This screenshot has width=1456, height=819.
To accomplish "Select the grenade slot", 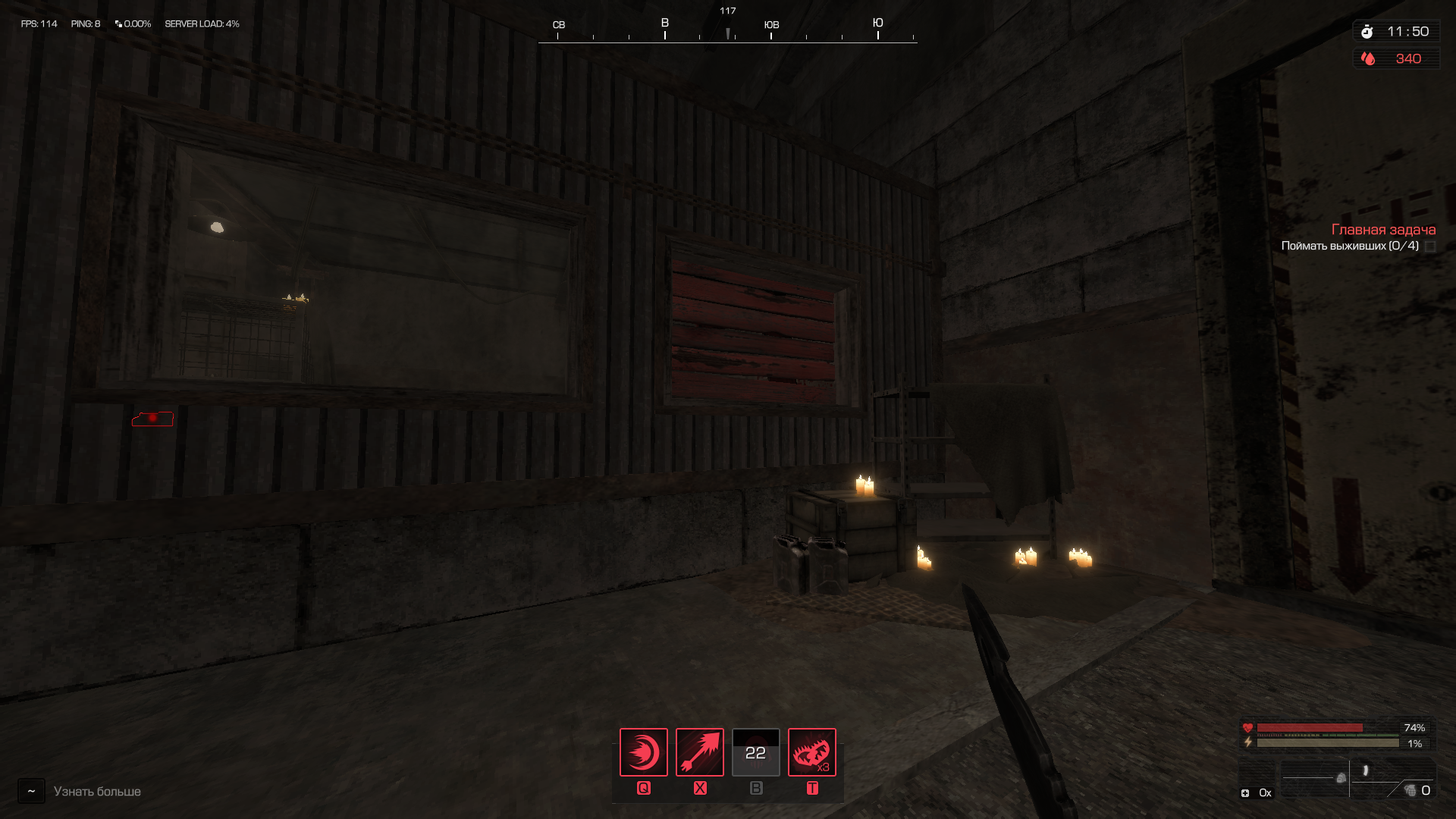I will [1412, 791].
